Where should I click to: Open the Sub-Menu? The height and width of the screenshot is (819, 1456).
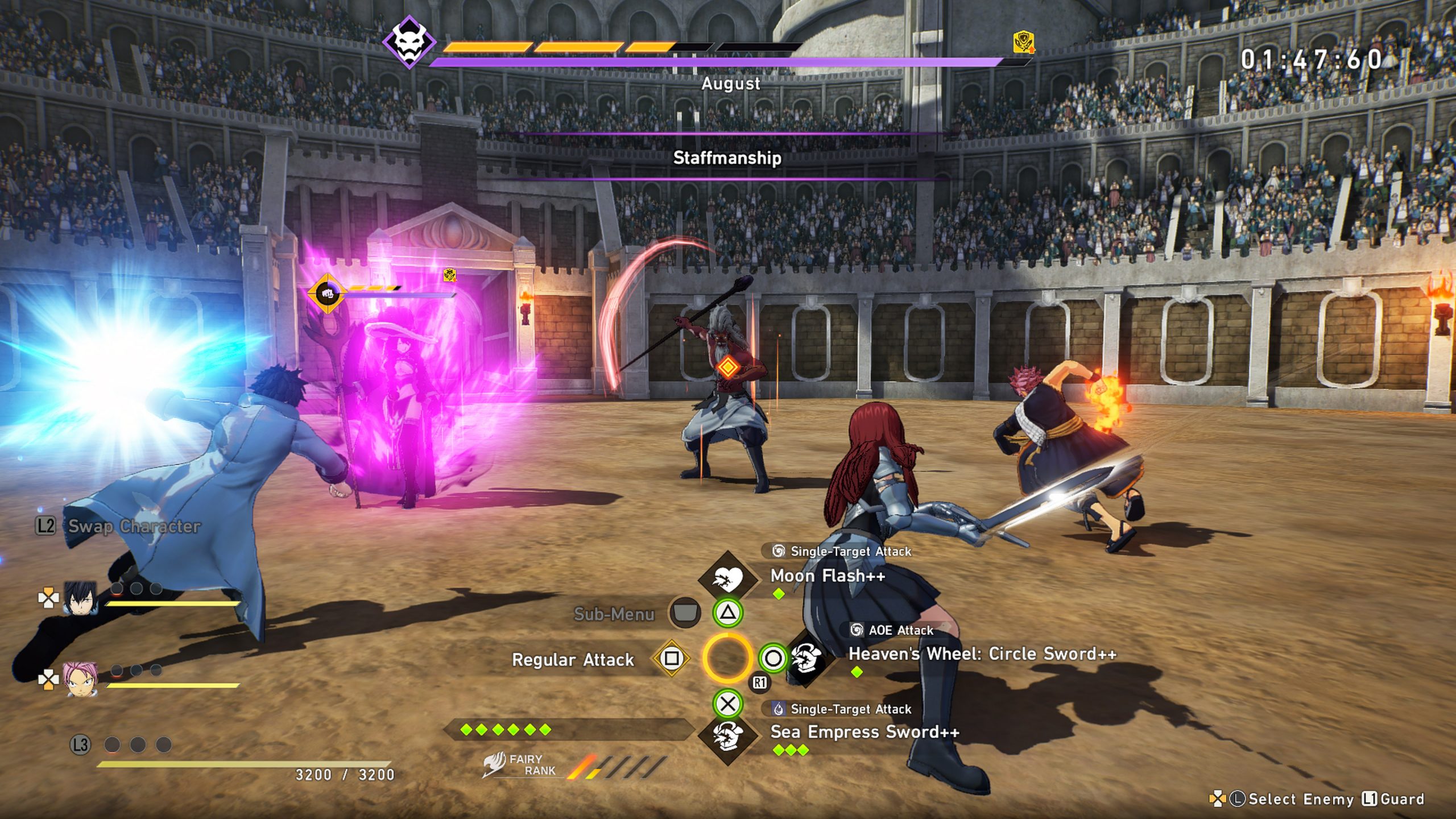click(x=614, y=614)
